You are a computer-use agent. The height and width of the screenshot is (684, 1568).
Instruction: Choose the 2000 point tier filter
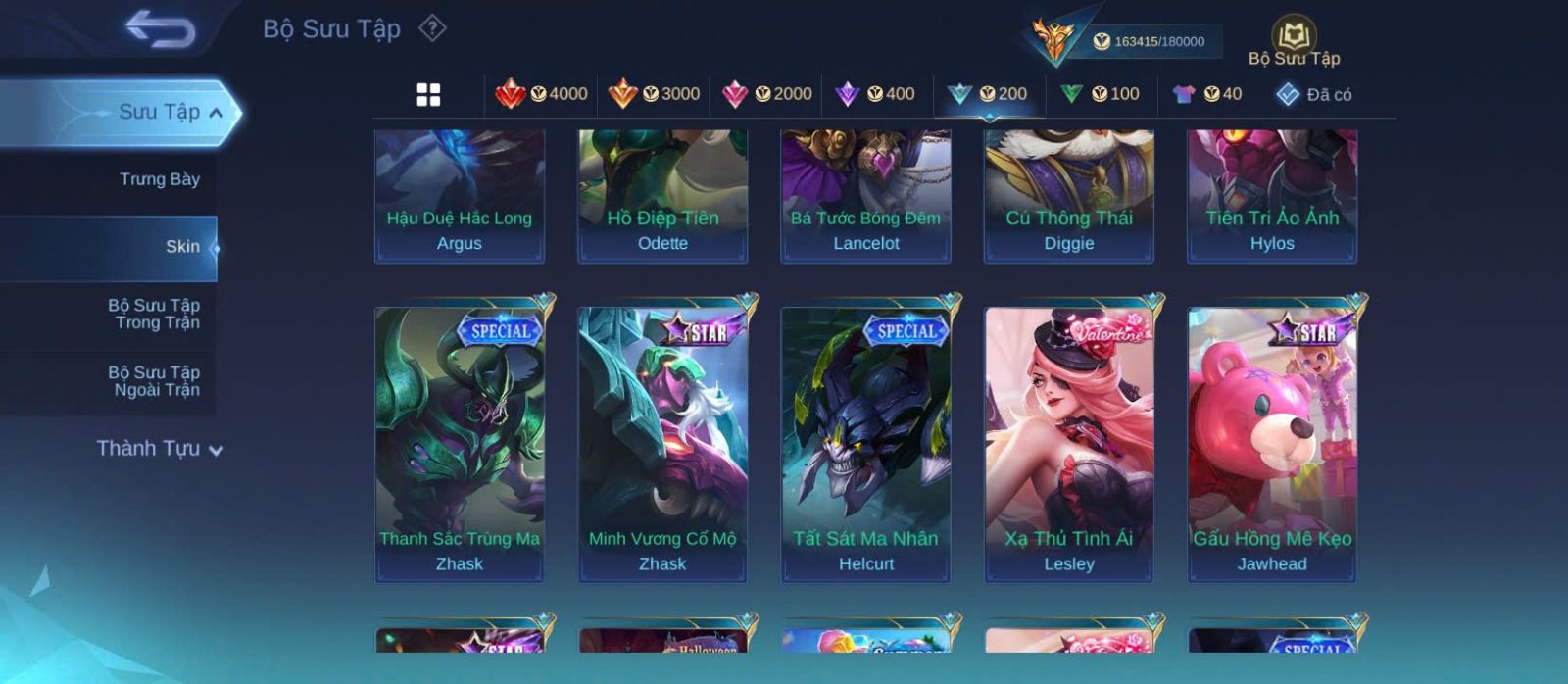click(766, 94)
